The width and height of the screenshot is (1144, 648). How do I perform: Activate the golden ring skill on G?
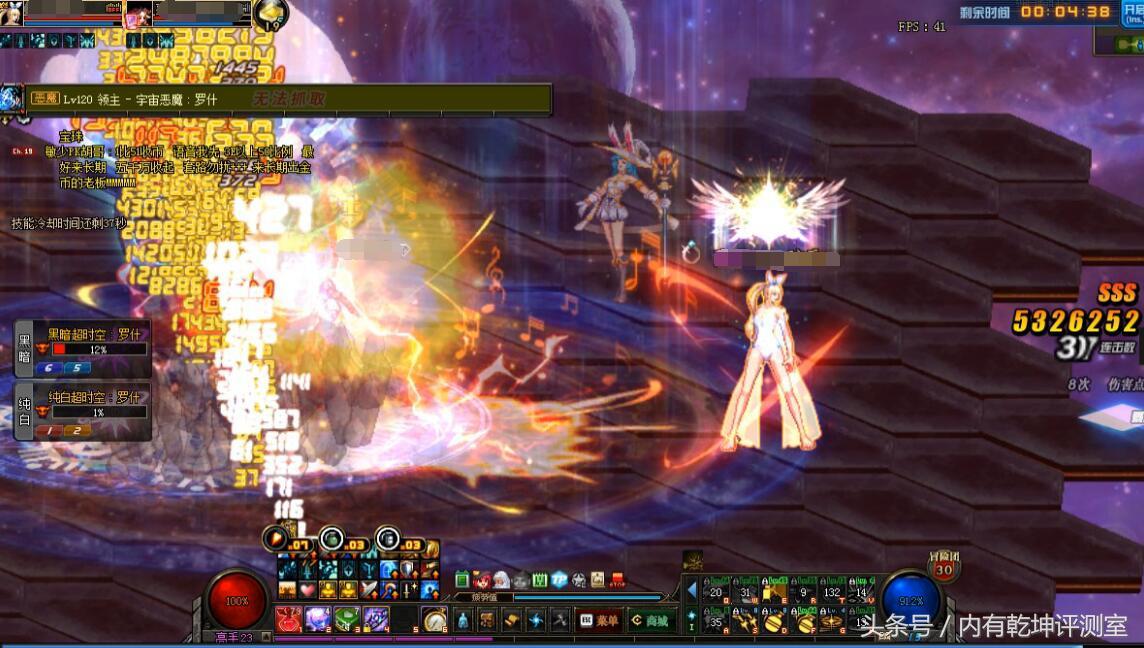(831, 621)
